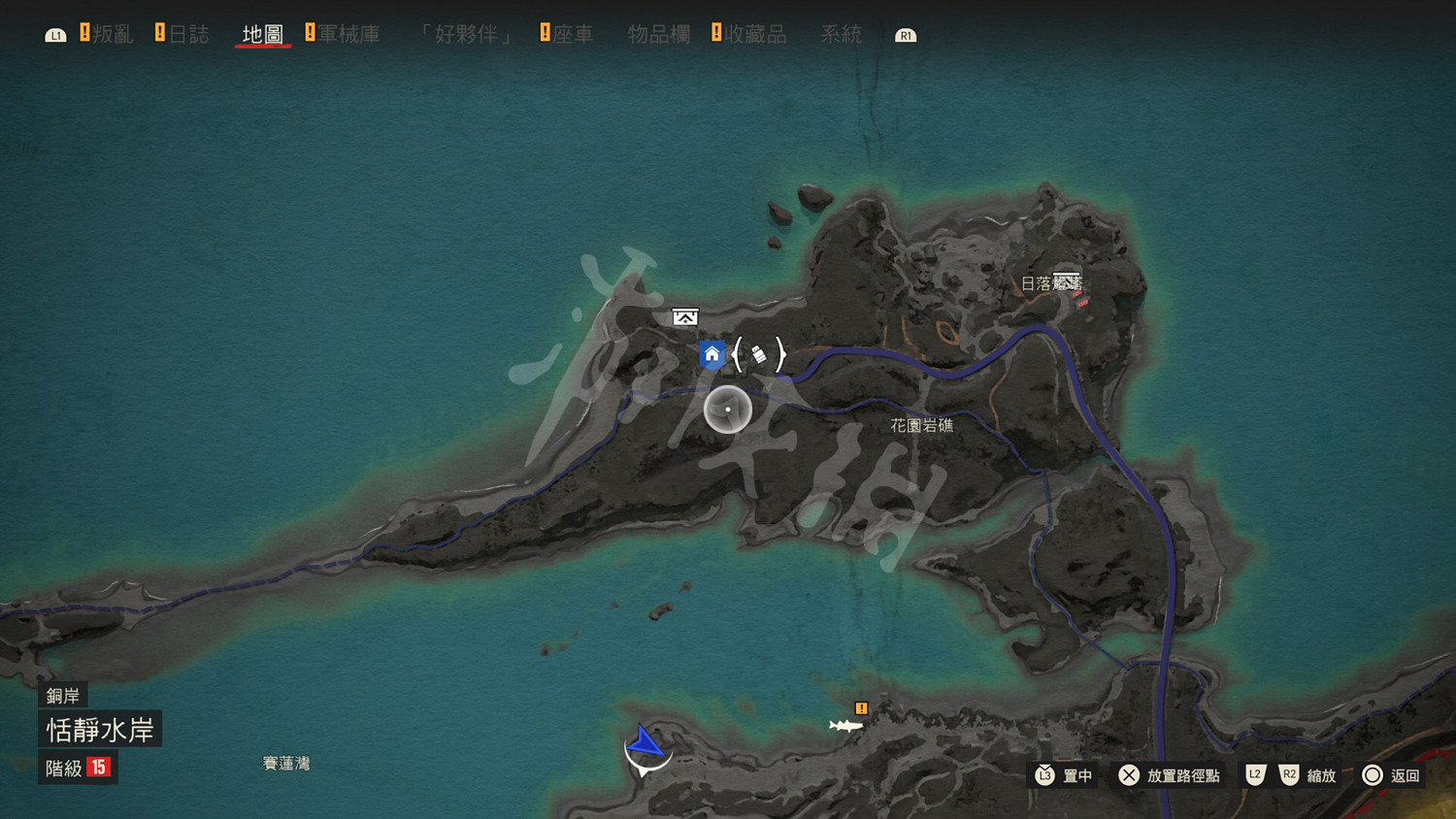Screen dimensions: 1456x819
Task: Click the circular scan marker on the map
Action: [x=727, y=409]
